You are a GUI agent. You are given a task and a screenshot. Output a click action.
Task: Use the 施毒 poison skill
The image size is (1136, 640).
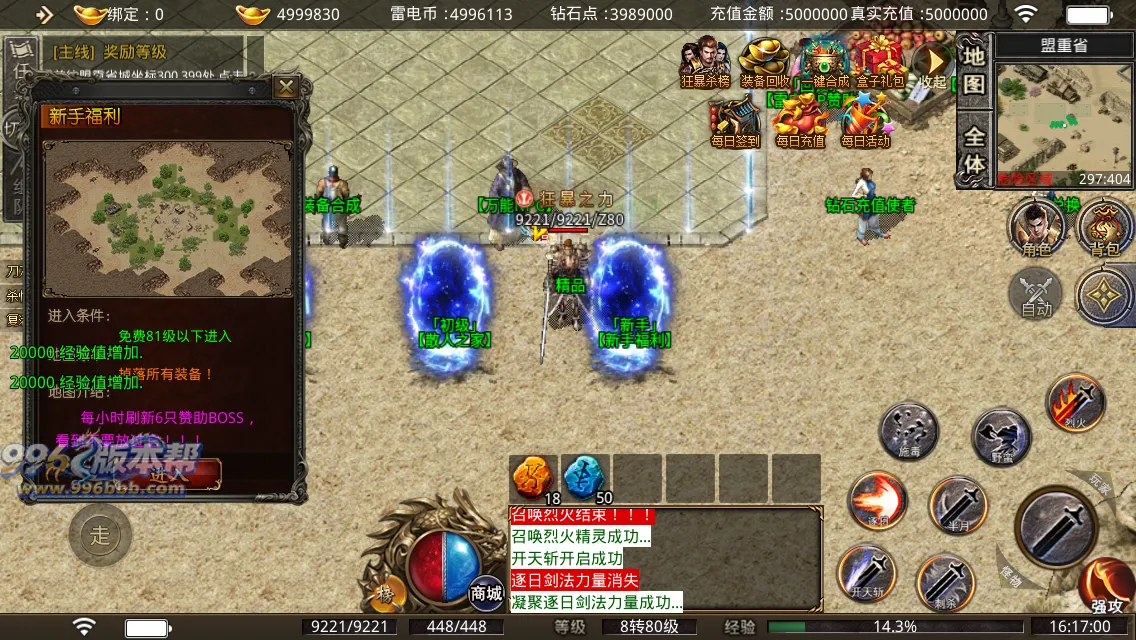[x=908, y=431]
